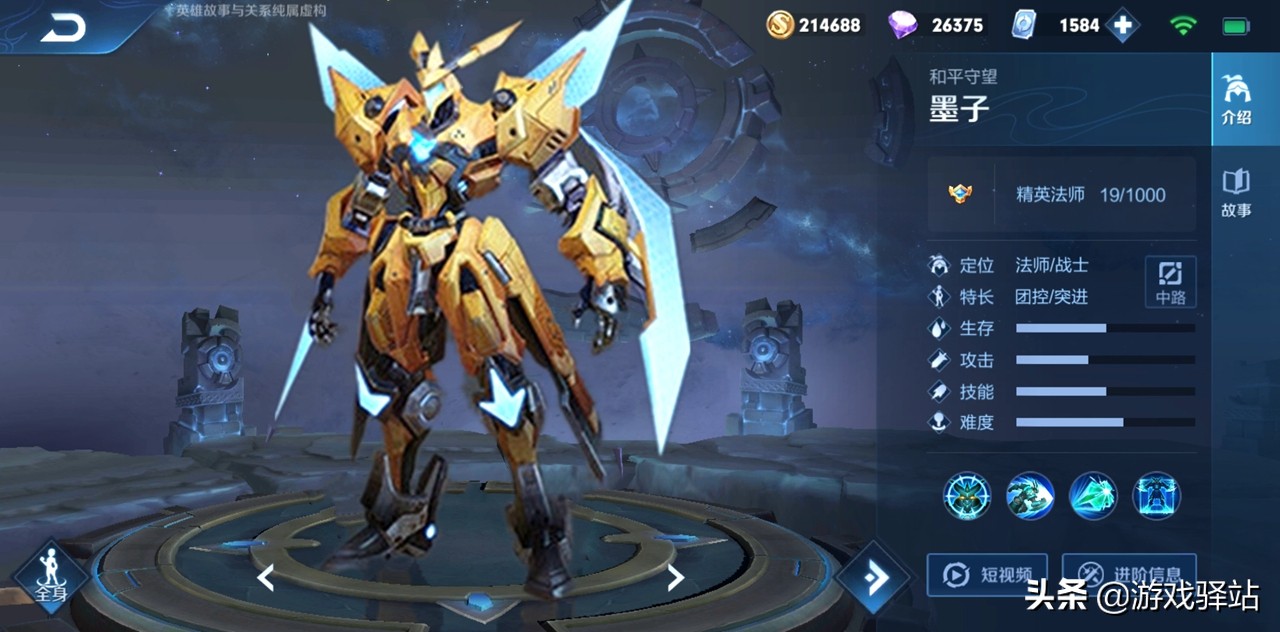
Task: Open the 精英法师 proficiency panel
Action: point(1061,195)
